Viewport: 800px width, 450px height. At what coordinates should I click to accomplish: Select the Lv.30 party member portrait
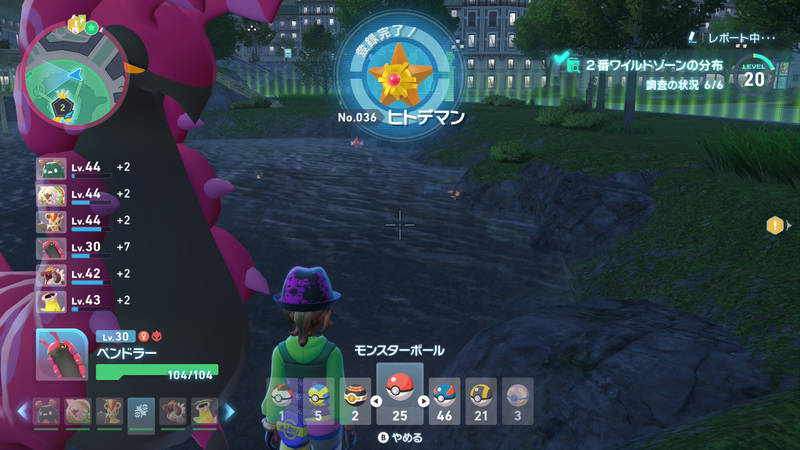click(51, 248)
